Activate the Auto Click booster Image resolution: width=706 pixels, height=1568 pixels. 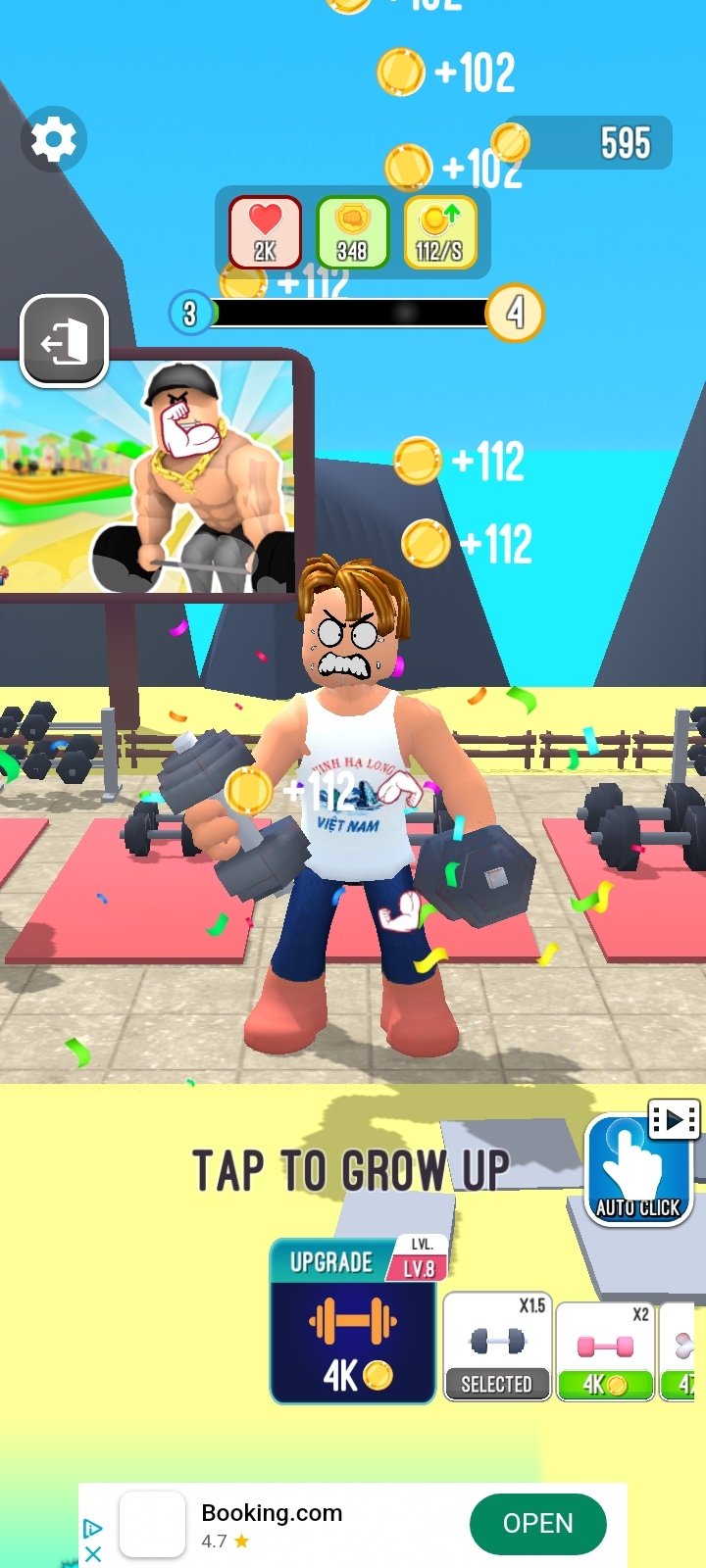coord(638,1170)
